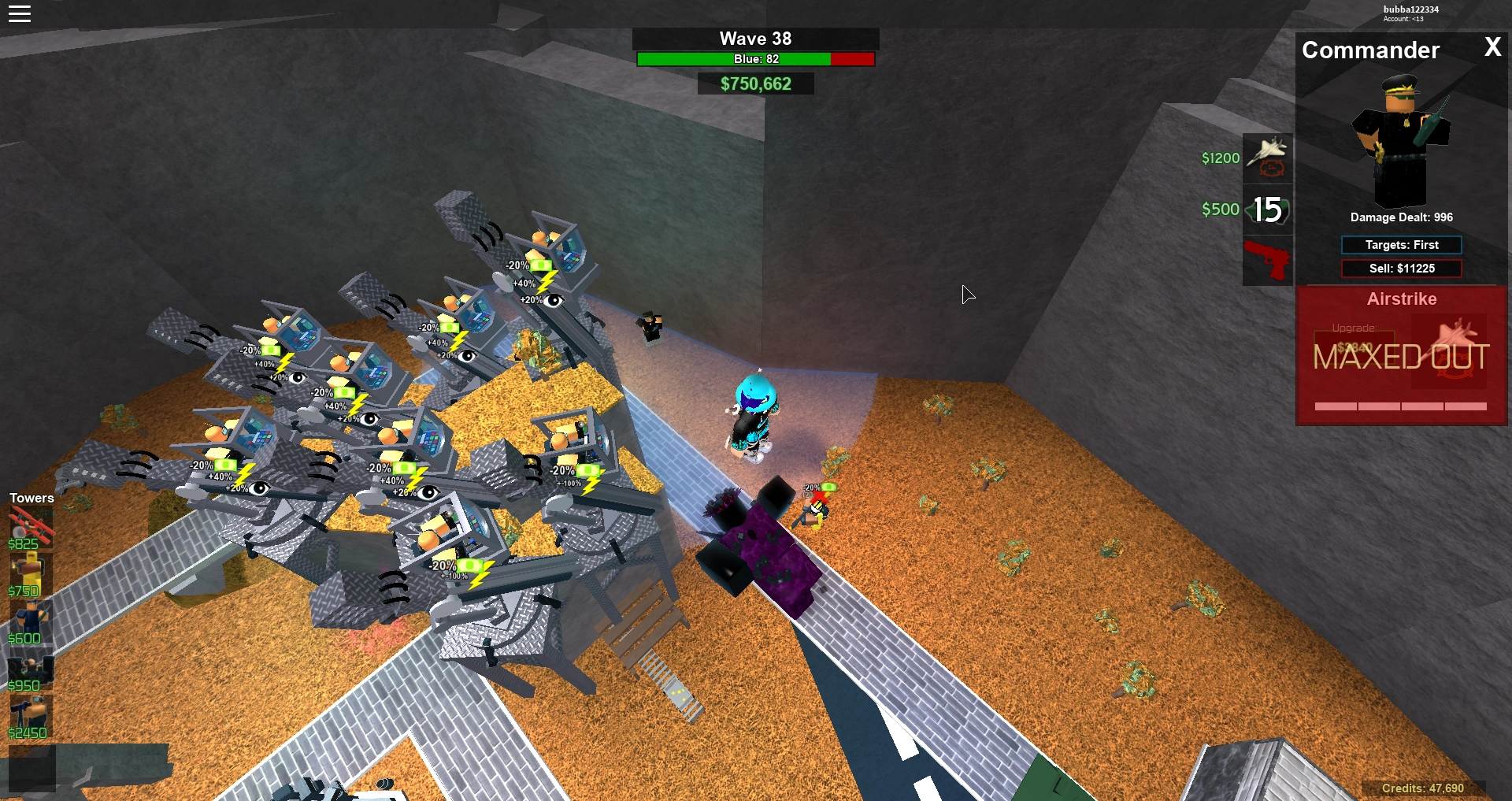This screenshot has width=1512, height=801.
Task: Open the Commander panel header
Action: (x=1370, y=50)
